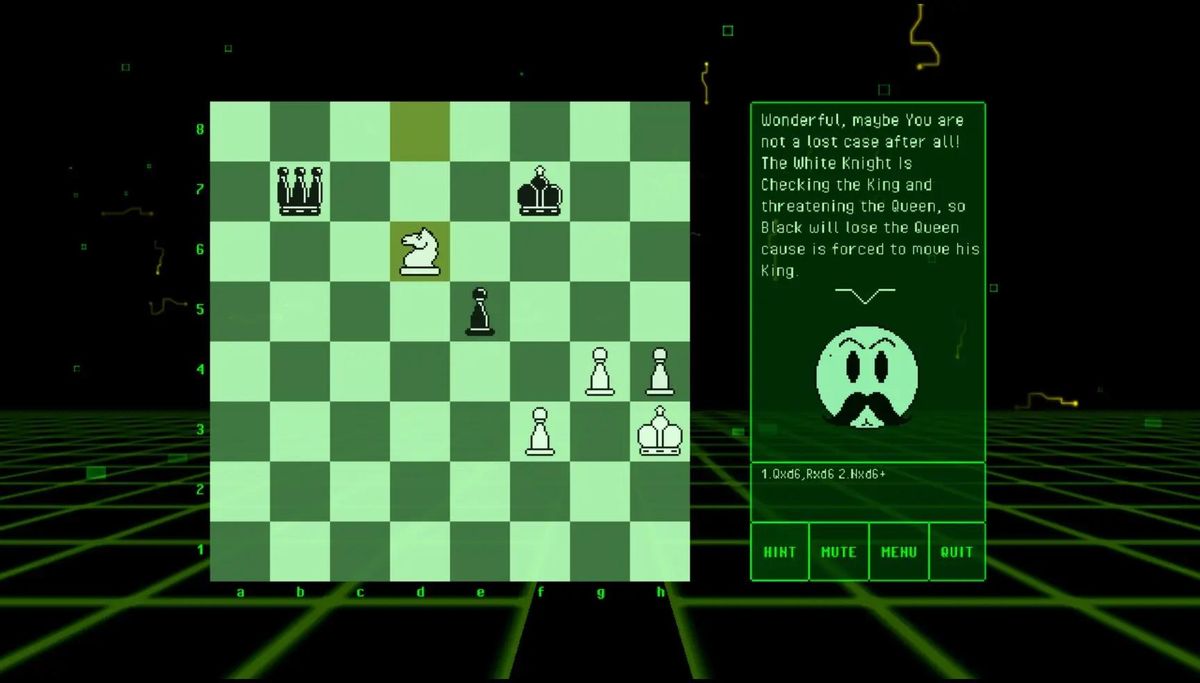This screenshot has height=683, width=1200.
Task: Select the white pawn on f3
Action: [540, 431]
